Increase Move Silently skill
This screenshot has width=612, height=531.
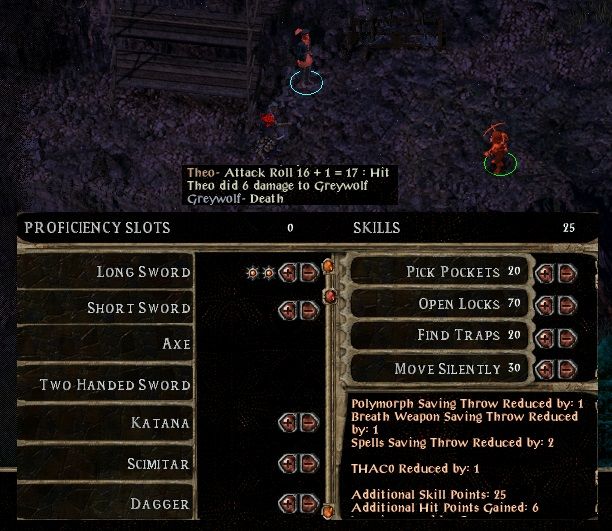click(x=545, y=369)
